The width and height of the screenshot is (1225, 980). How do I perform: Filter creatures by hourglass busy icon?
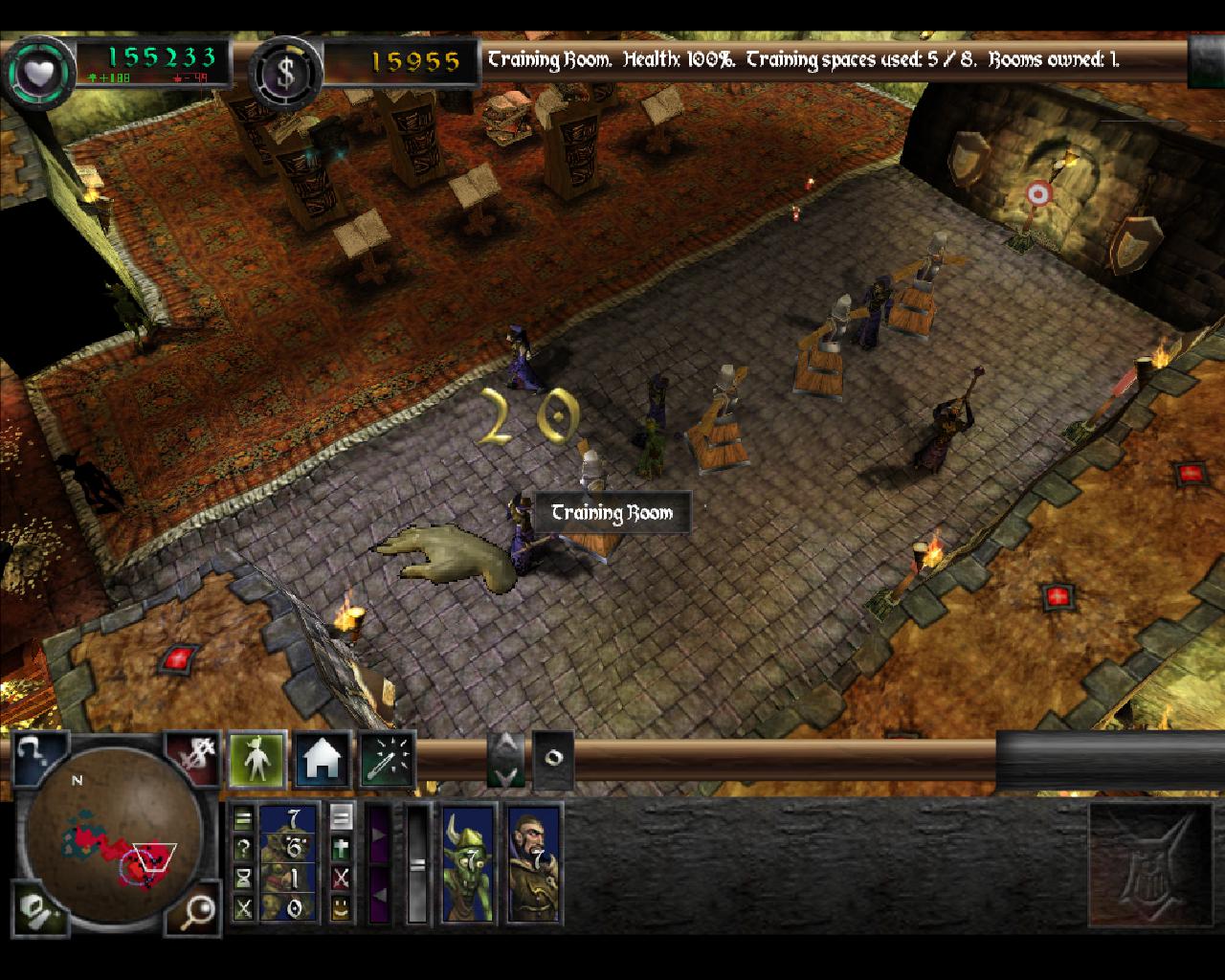[244, 878]
